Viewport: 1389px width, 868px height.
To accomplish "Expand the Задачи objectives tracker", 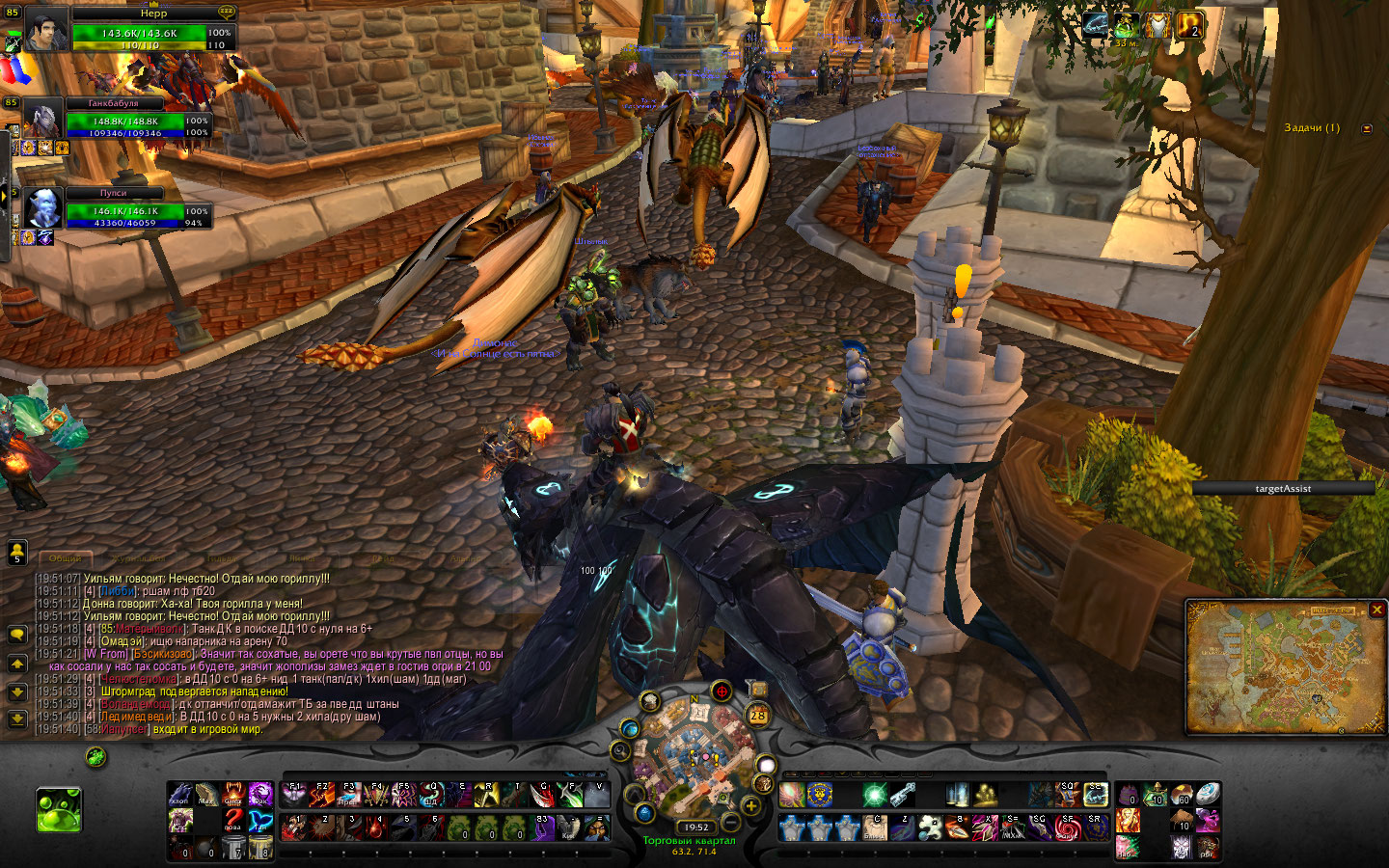I will [1366, 128].
